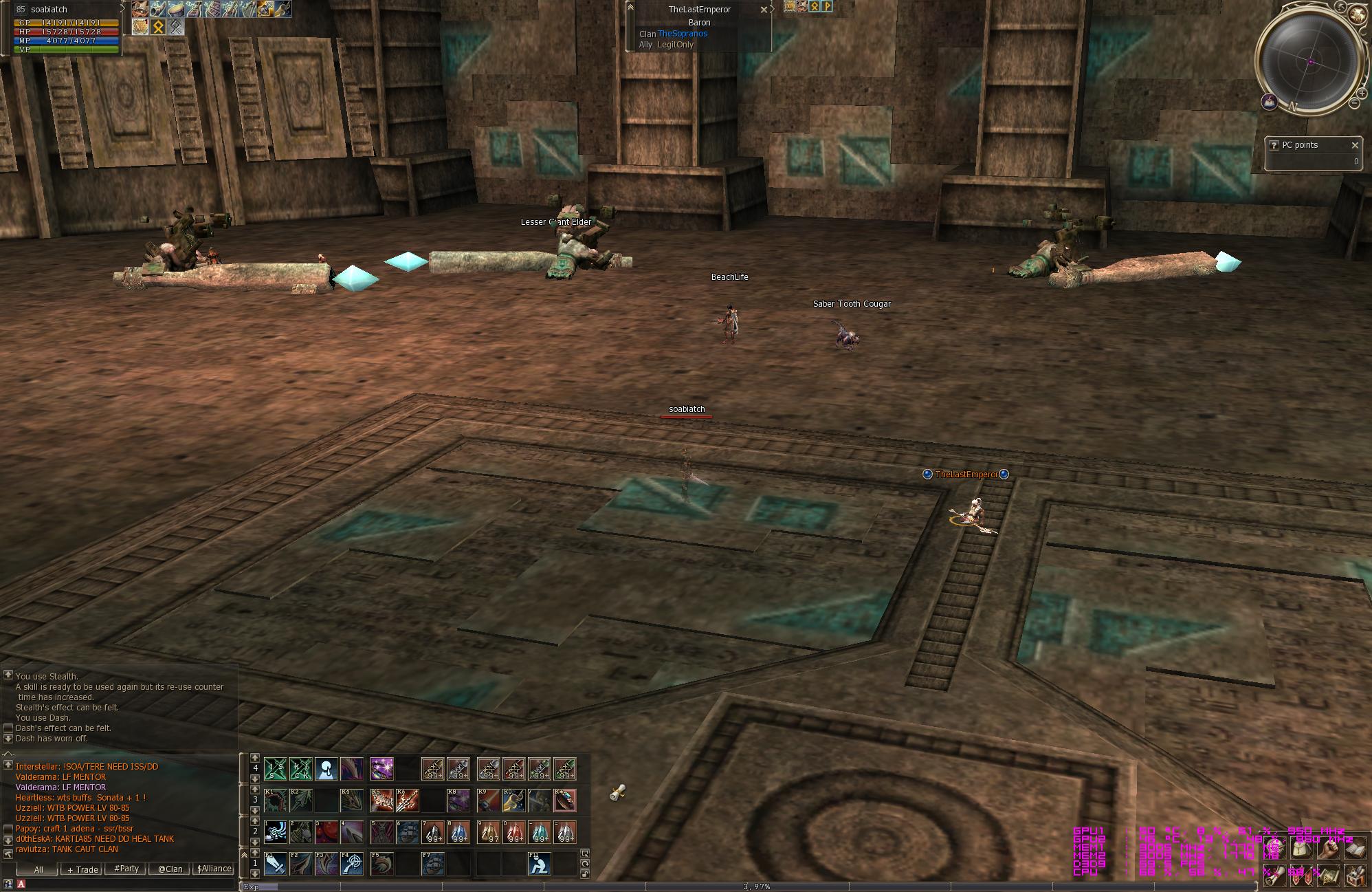
Task: Switch to the +Trade chat tab
Action: pyautogui.click(x=82, y=869)
